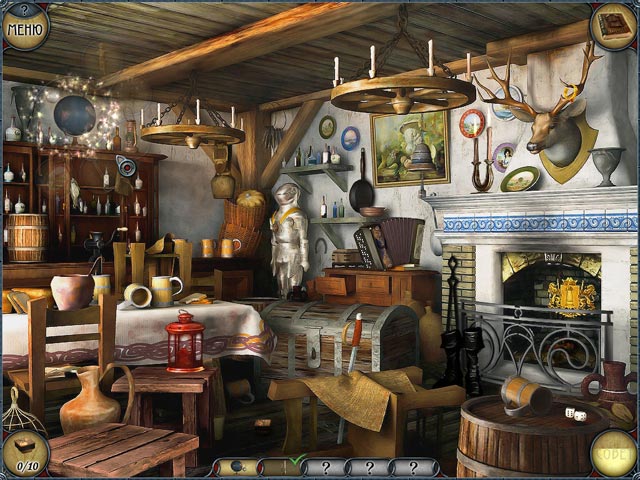Screen dimensions: 640x480
Task: Open the brown journal book icon
Action: pyautogui.click(x=612, y=25)
